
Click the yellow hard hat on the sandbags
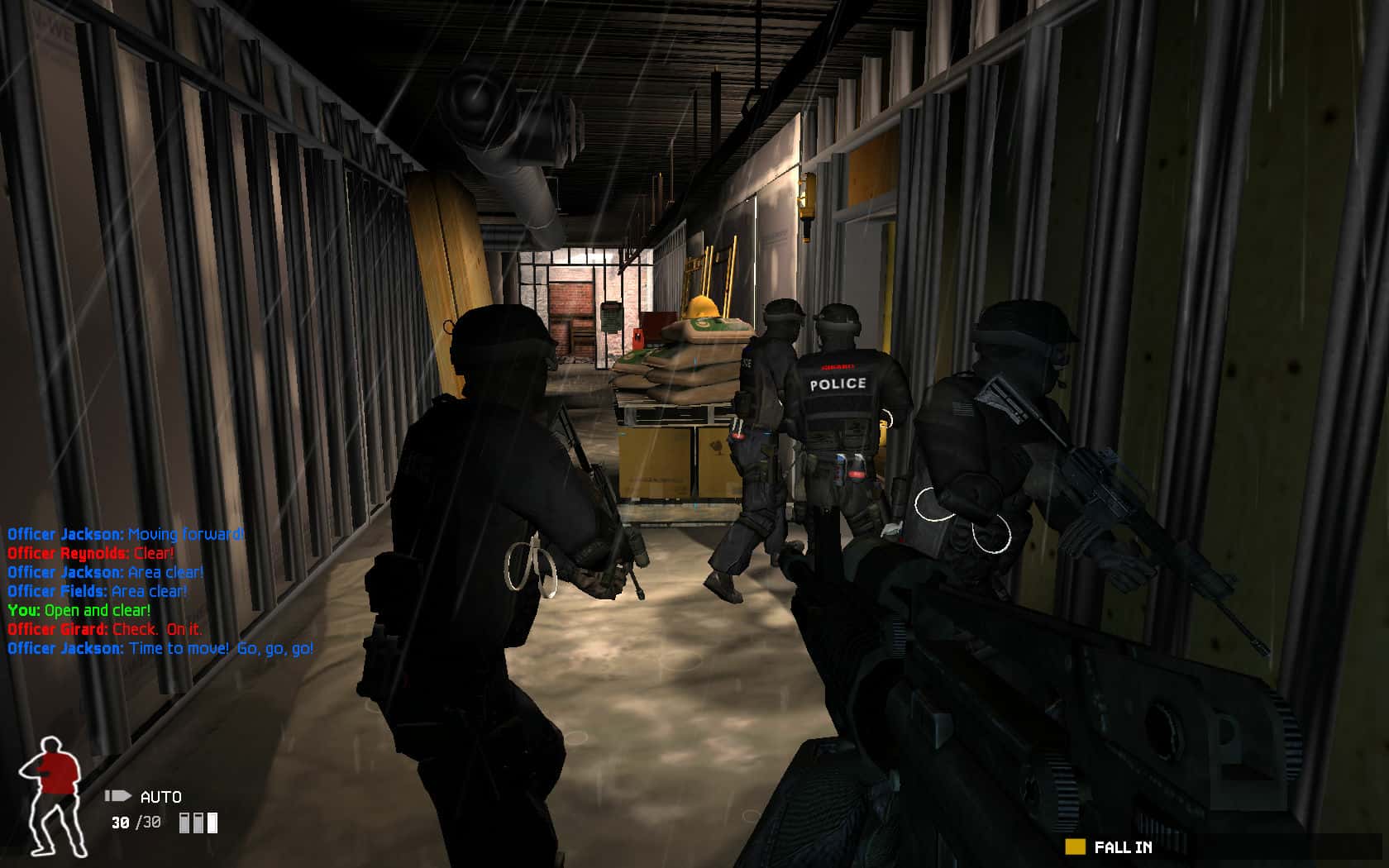704,309
